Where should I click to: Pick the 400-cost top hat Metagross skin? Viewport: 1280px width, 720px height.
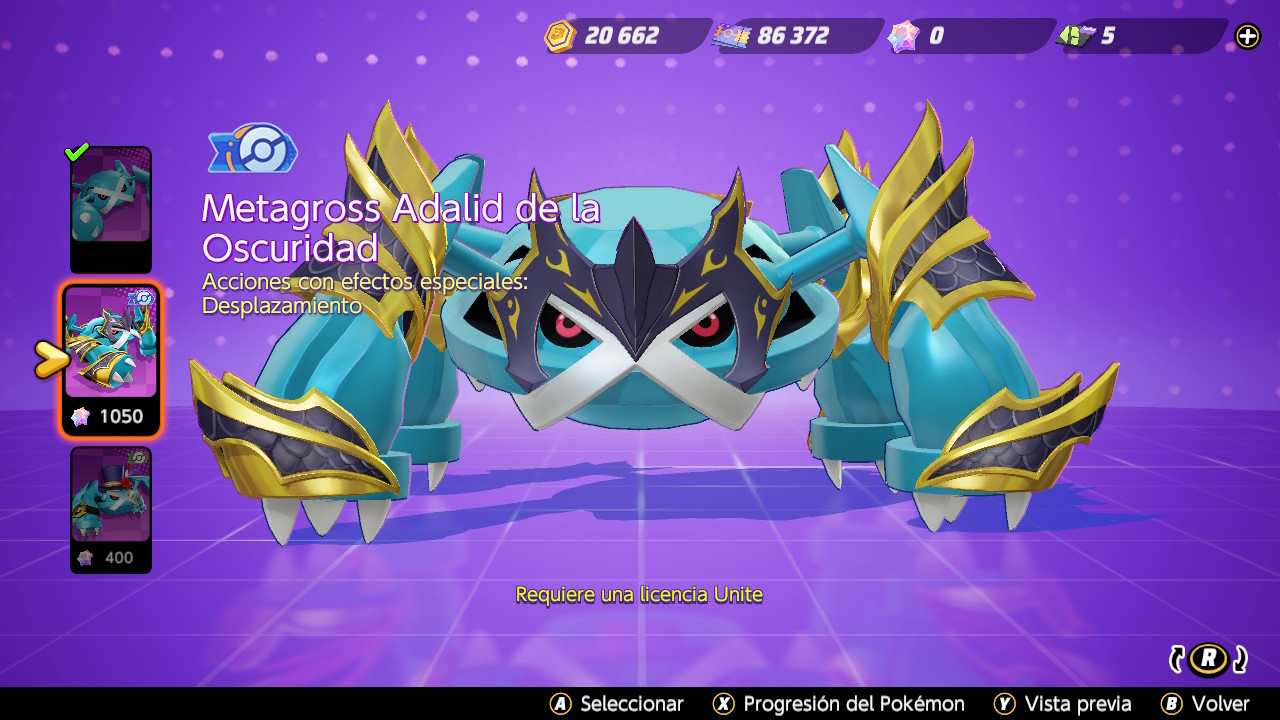pyautogui.click(x=110, y=508)
